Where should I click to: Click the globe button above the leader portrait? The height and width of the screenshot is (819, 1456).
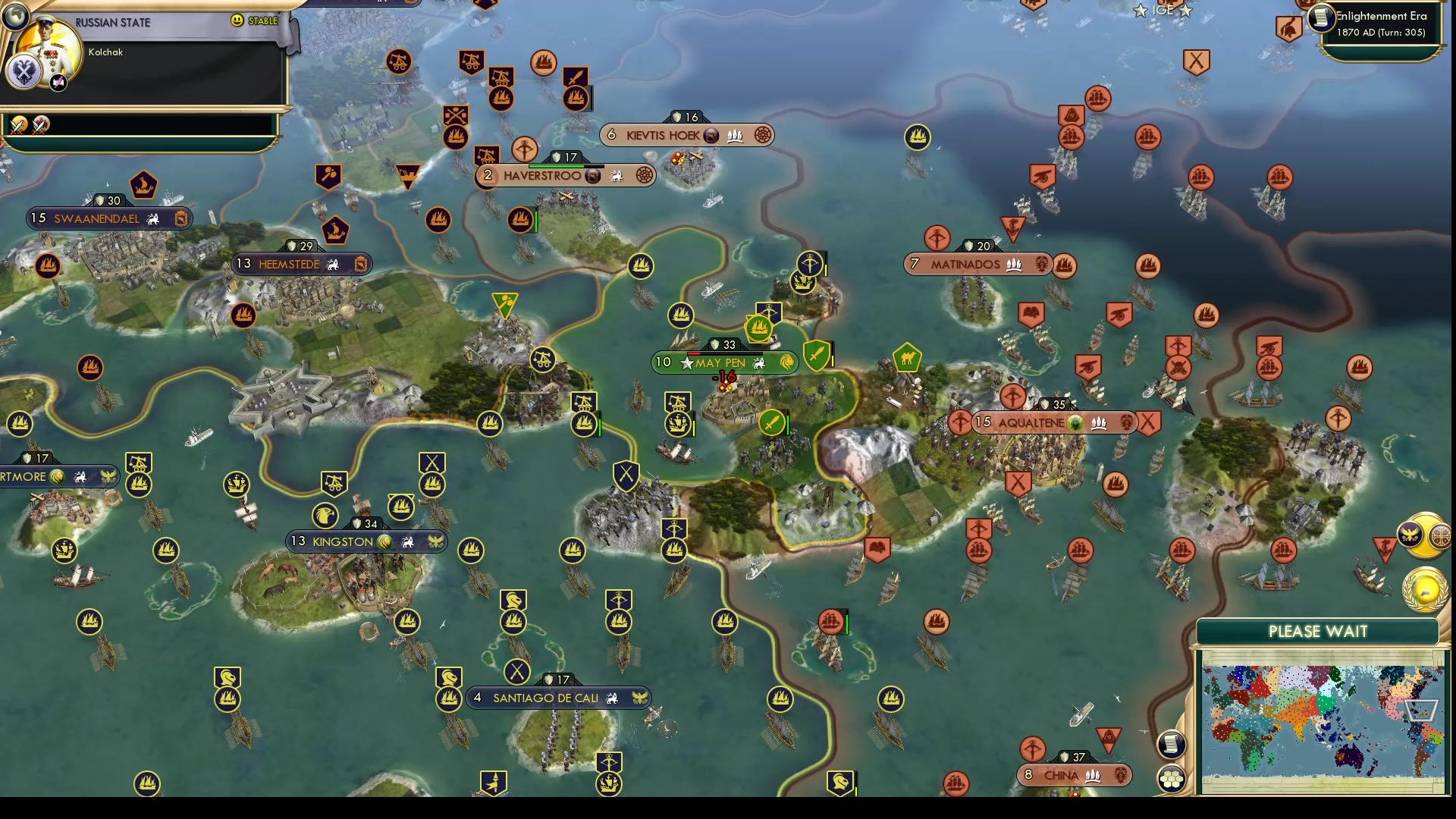(17, 17)
